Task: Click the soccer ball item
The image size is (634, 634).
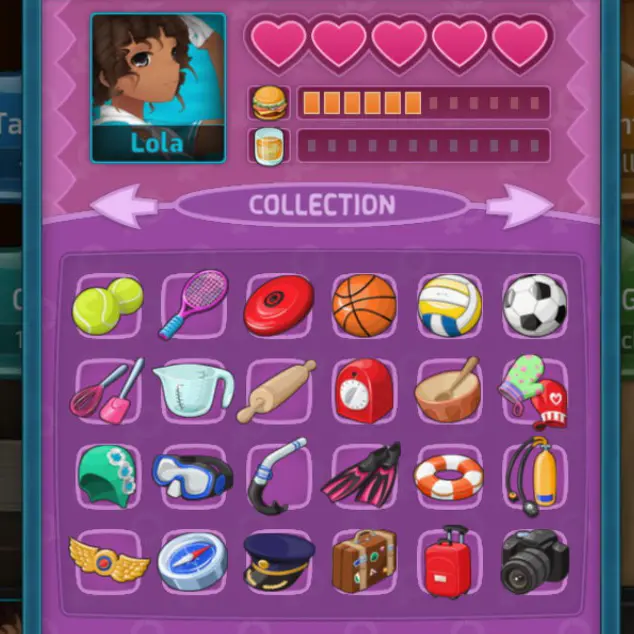Action: pos(534,305)
